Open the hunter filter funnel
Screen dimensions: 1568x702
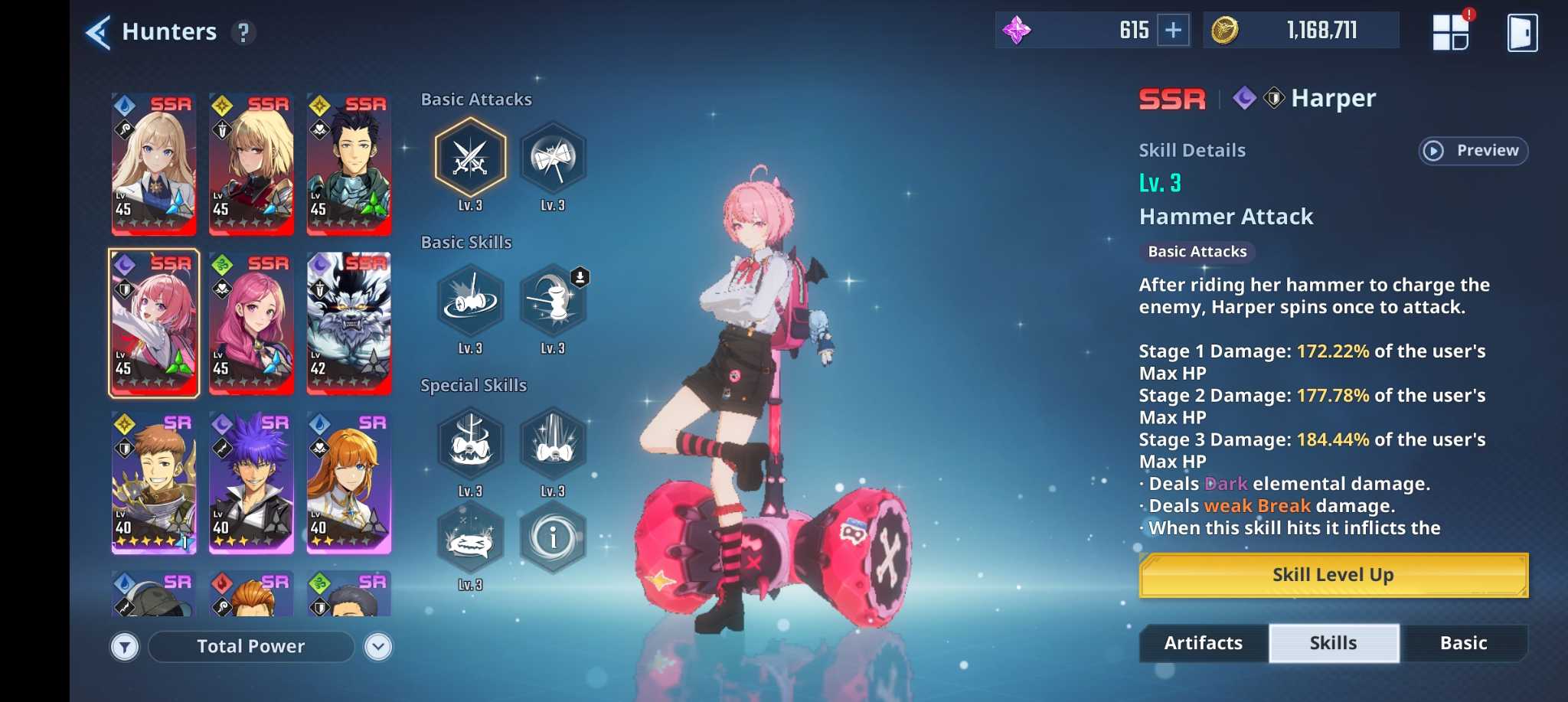coord(125,648)
